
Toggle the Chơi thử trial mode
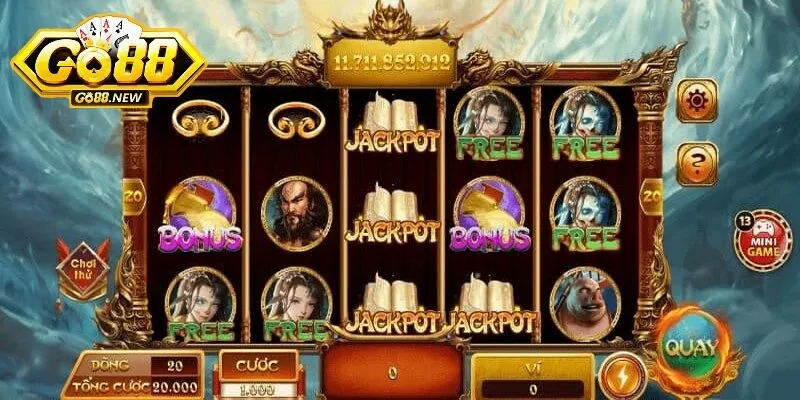(83, 266)
